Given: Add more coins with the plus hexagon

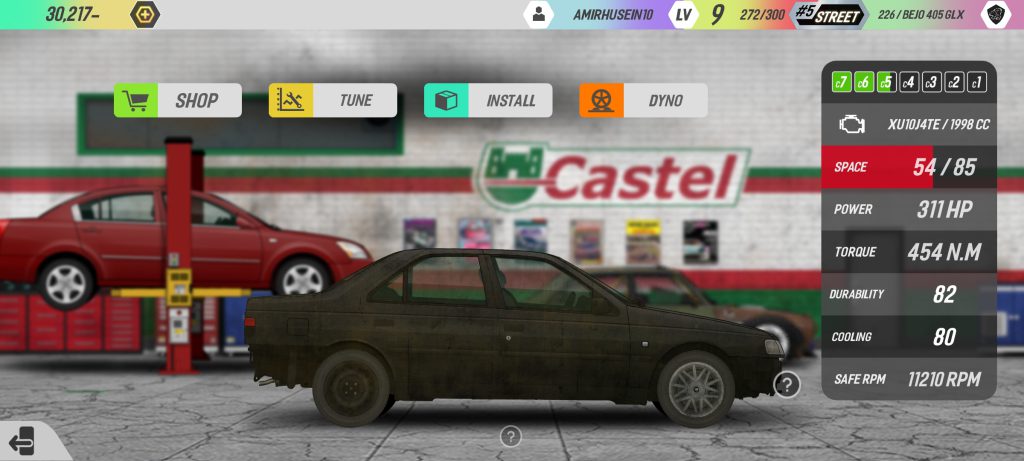Looking at the screenshot, I should tap(145, 14).
